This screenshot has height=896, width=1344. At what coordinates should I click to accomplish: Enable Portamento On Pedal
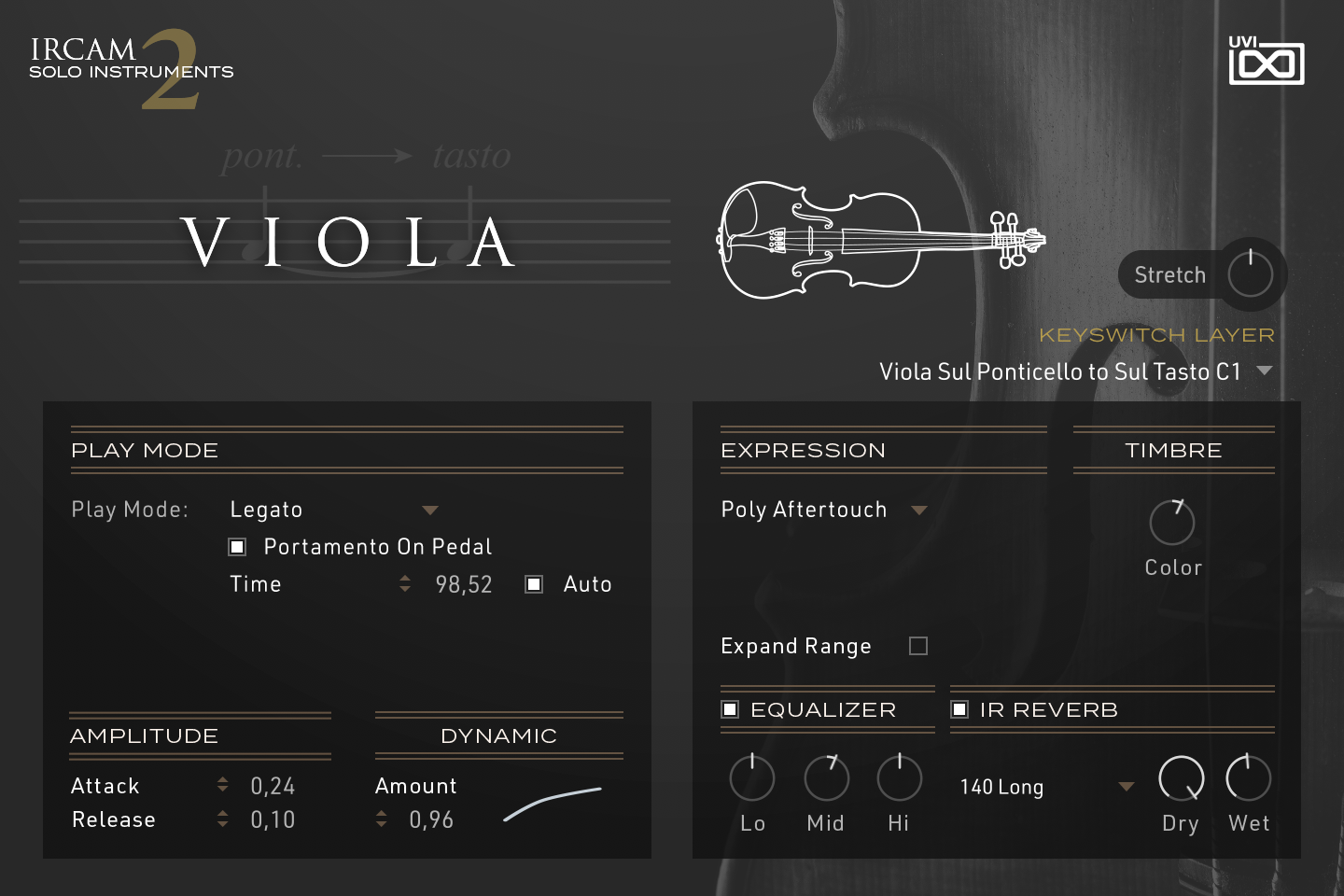(237, 546)
